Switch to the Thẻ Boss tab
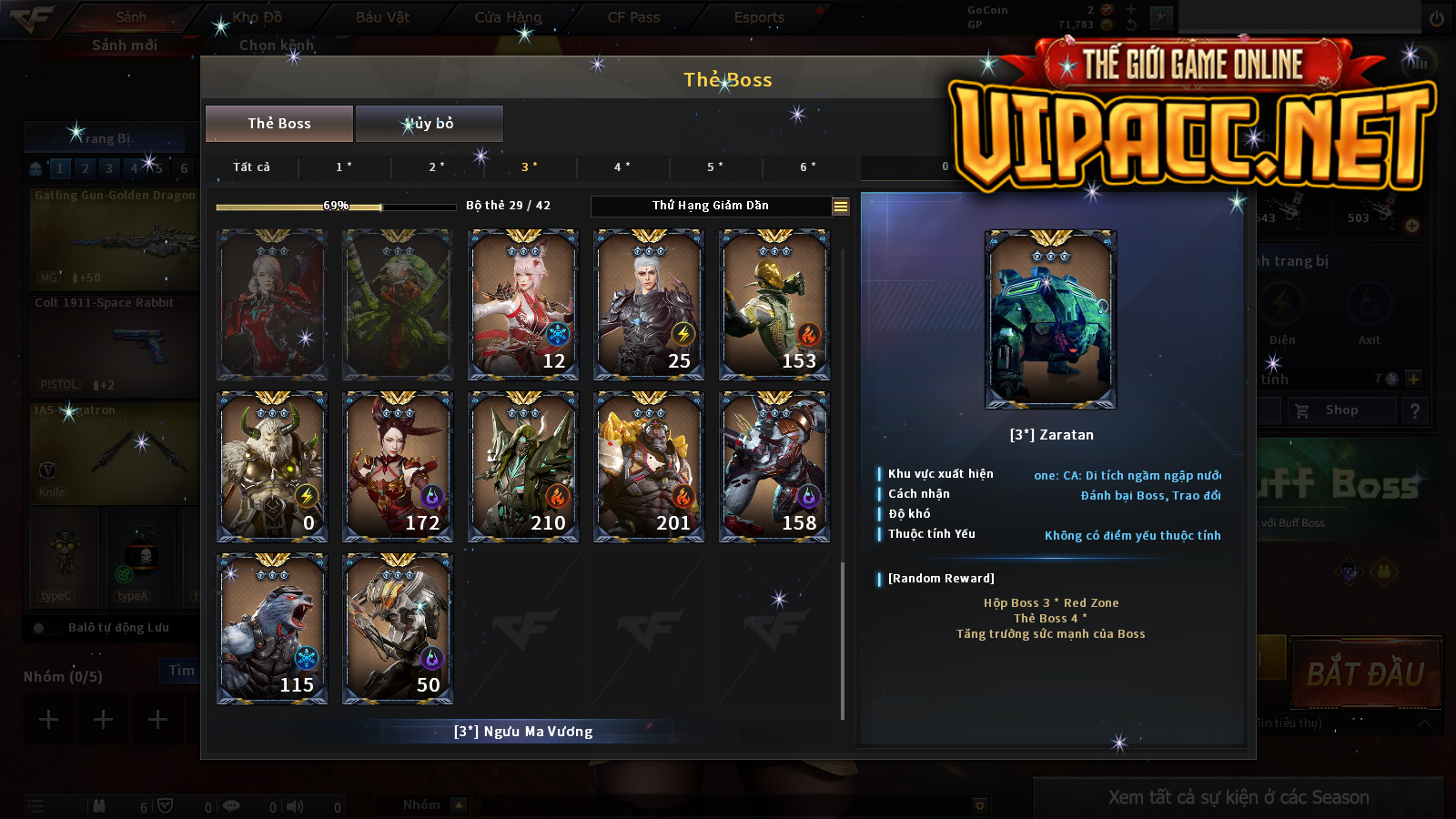This screenshot has width=1456, height=819. [x=279, y=124]
